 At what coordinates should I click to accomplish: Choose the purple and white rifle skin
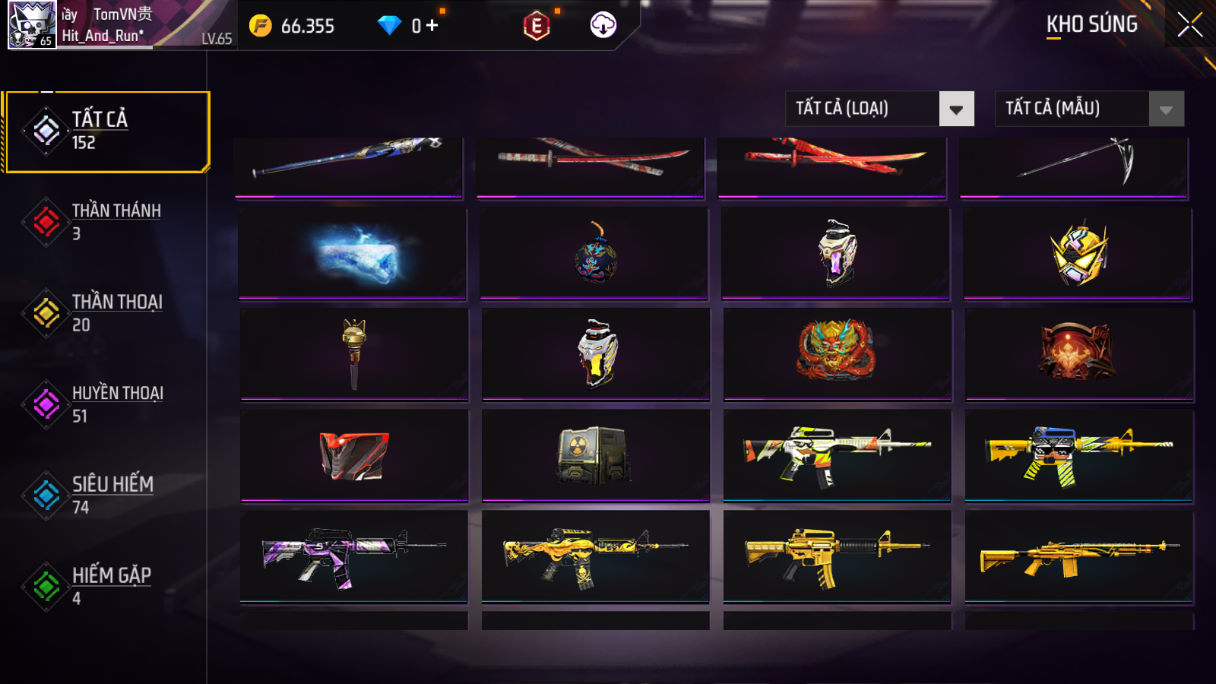353,556
